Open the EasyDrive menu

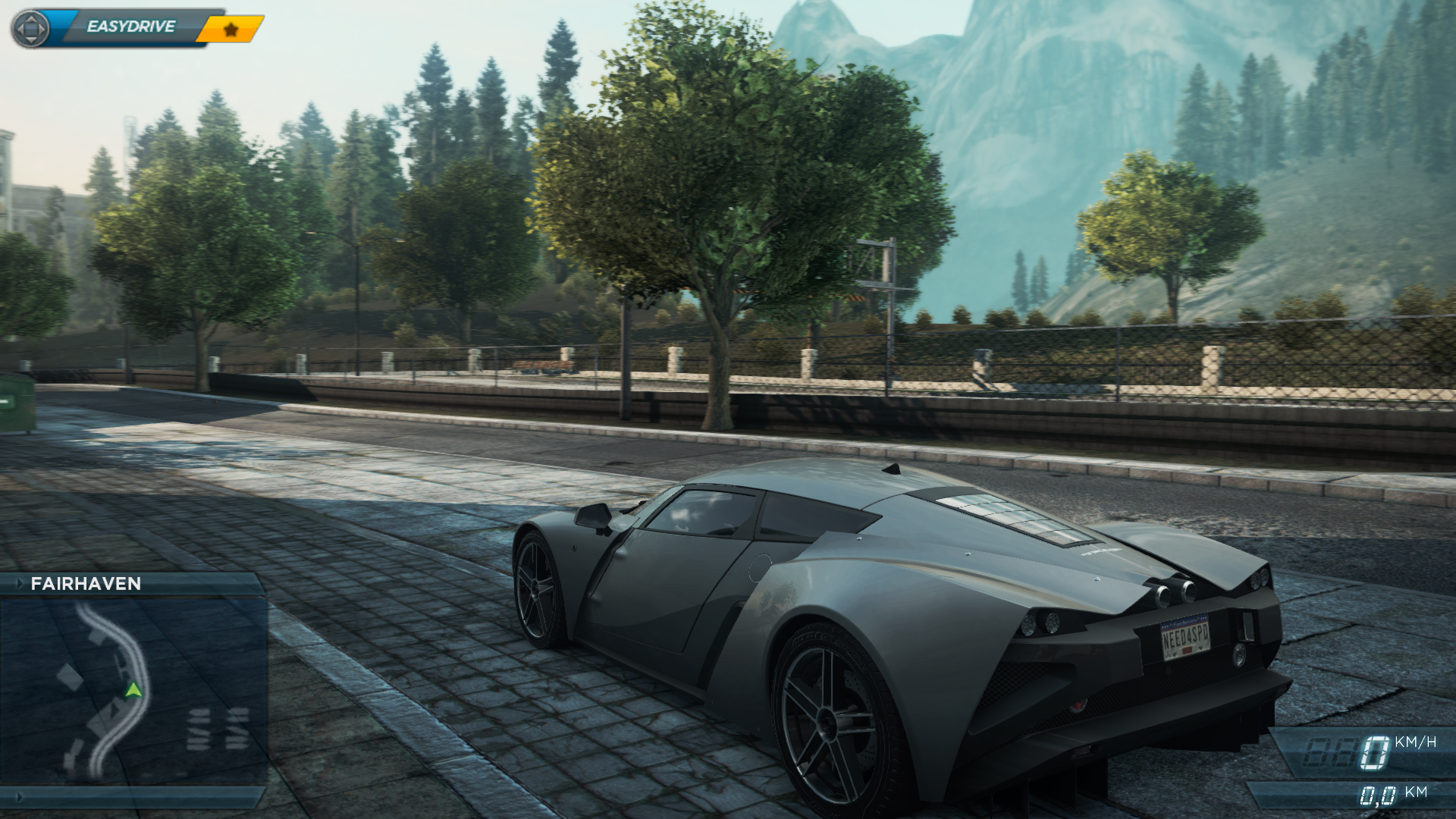tap(130, 27)
